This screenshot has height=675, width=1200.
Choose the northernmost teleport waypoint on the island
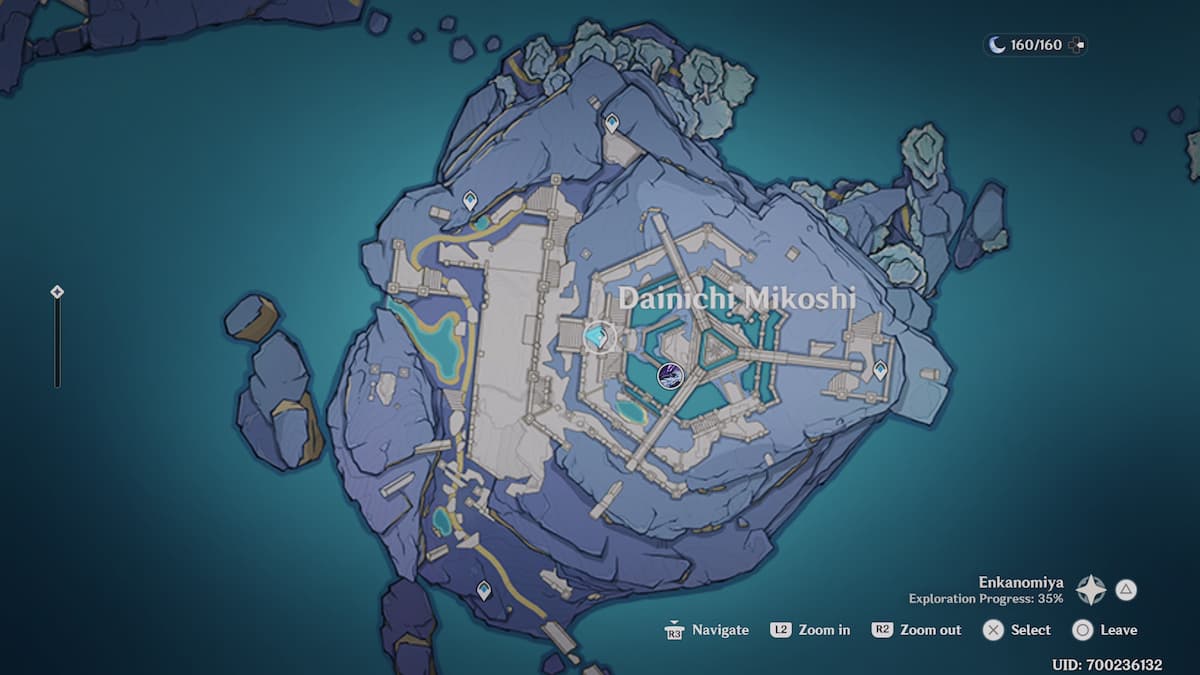(611, 123)
